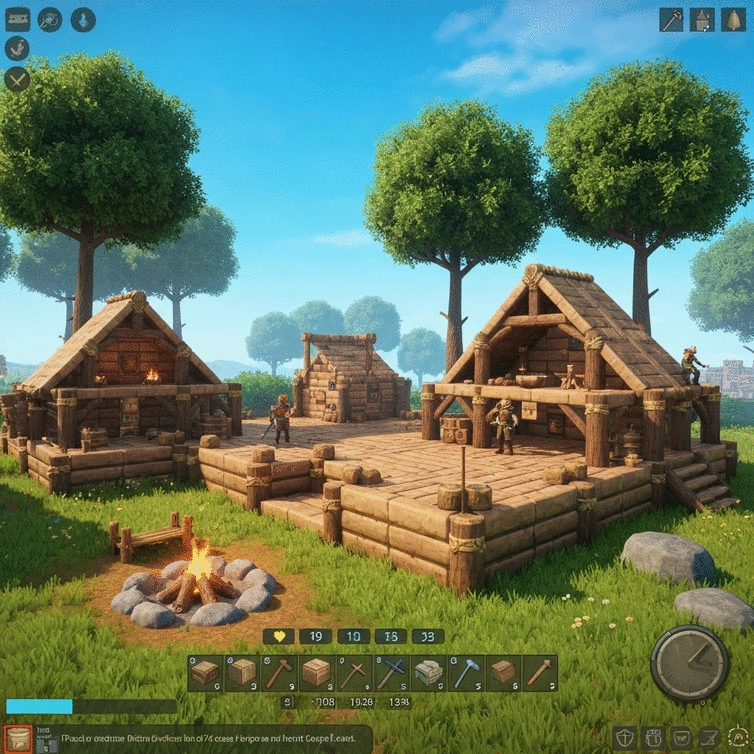Screen dimensions: 754x754
Task: Select the blue pickaxe hotbar slot
Action: coord(465,673)
